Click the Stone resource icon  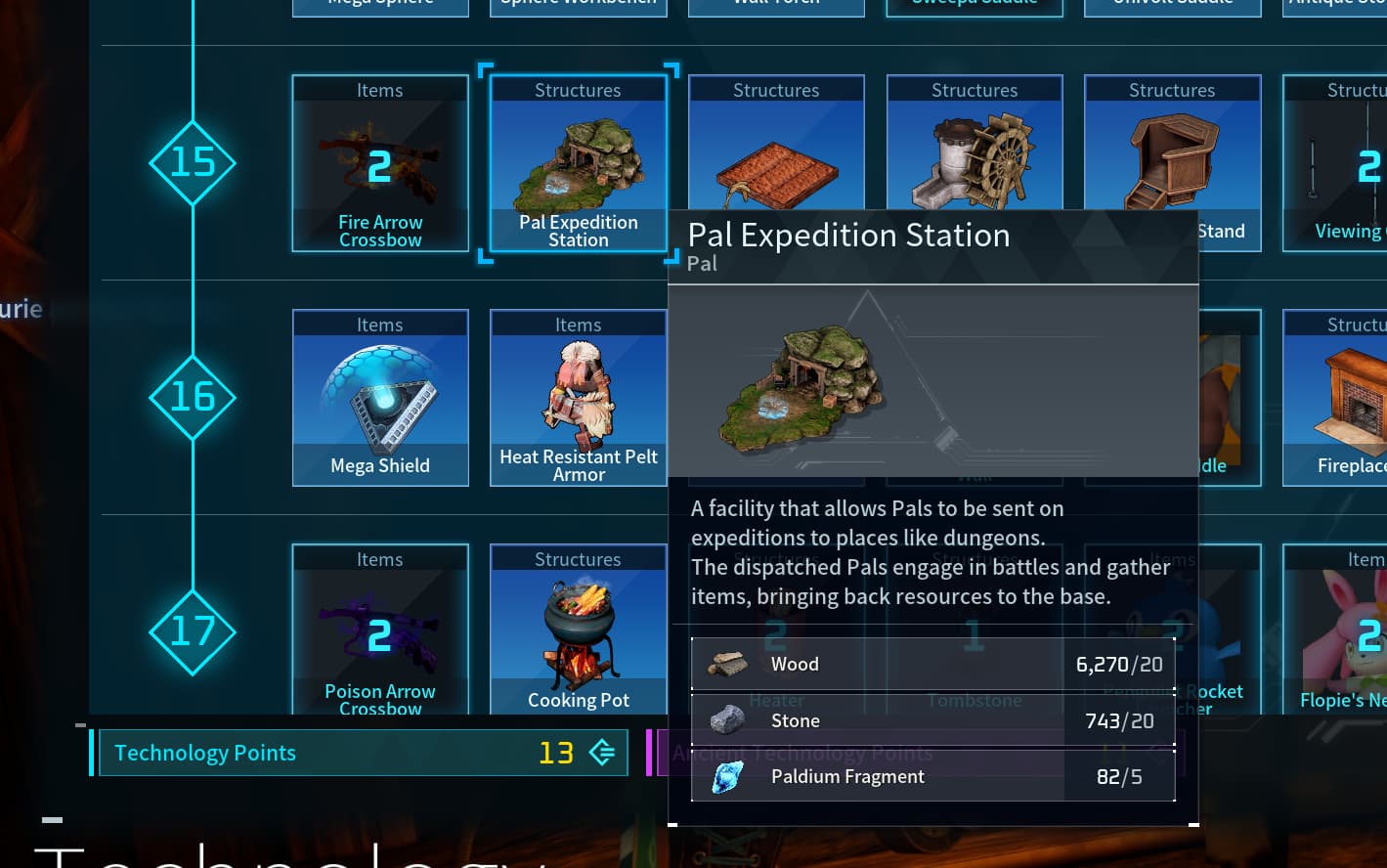(730, 720)
